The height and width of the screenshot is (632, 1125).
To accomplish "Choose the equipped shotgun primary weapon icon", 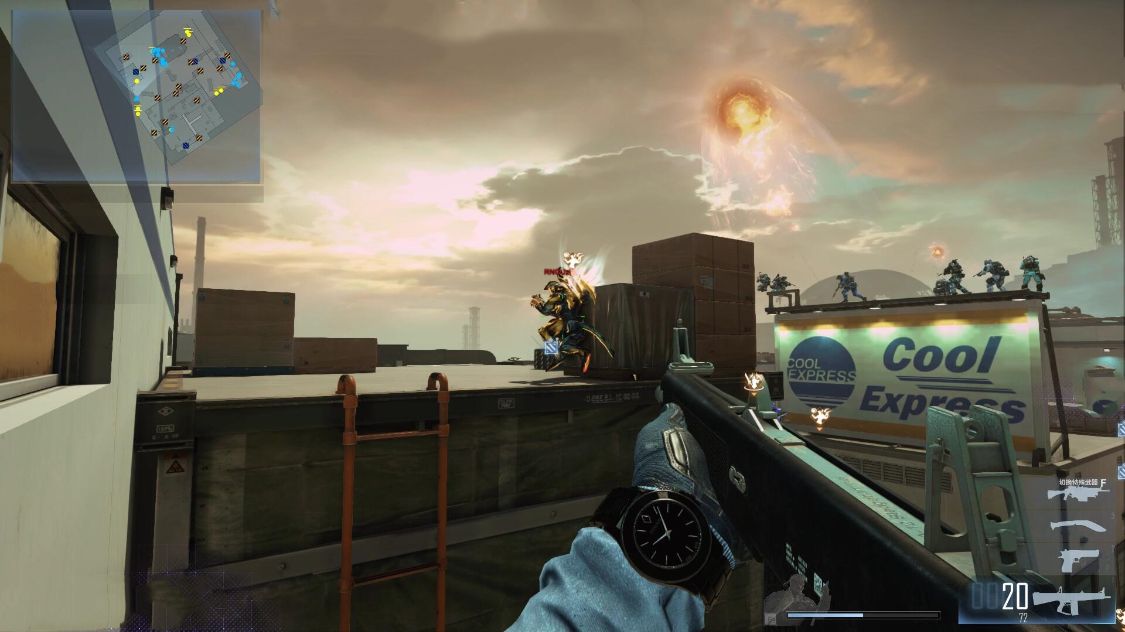I will pos(1070,600).
